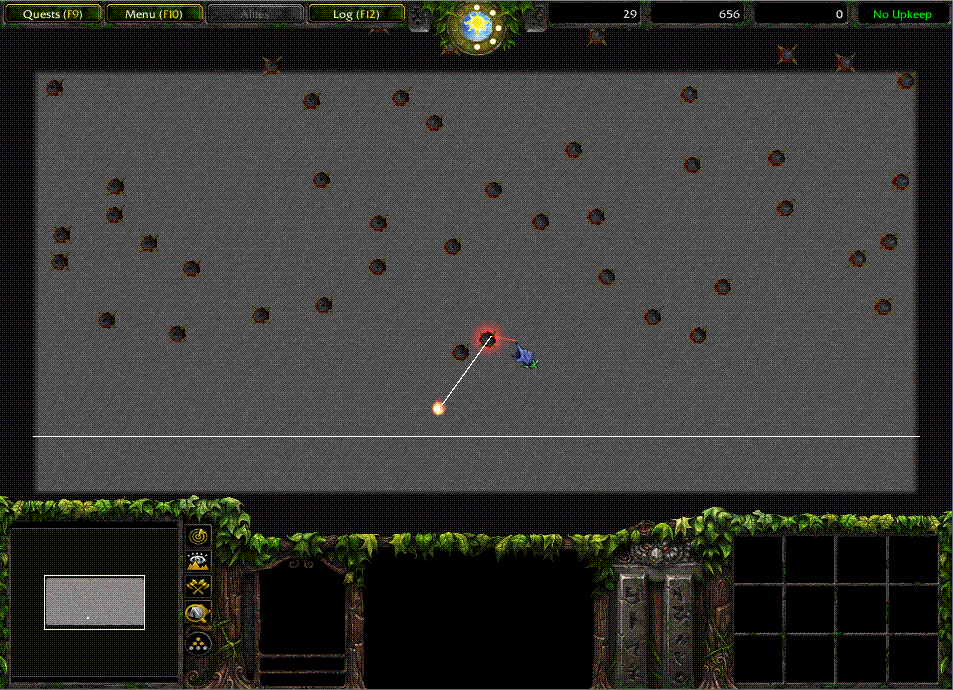Open the Quests (F9) panel
The height and width of the screenshot is (690, 953).
click(x=51, y=14)
